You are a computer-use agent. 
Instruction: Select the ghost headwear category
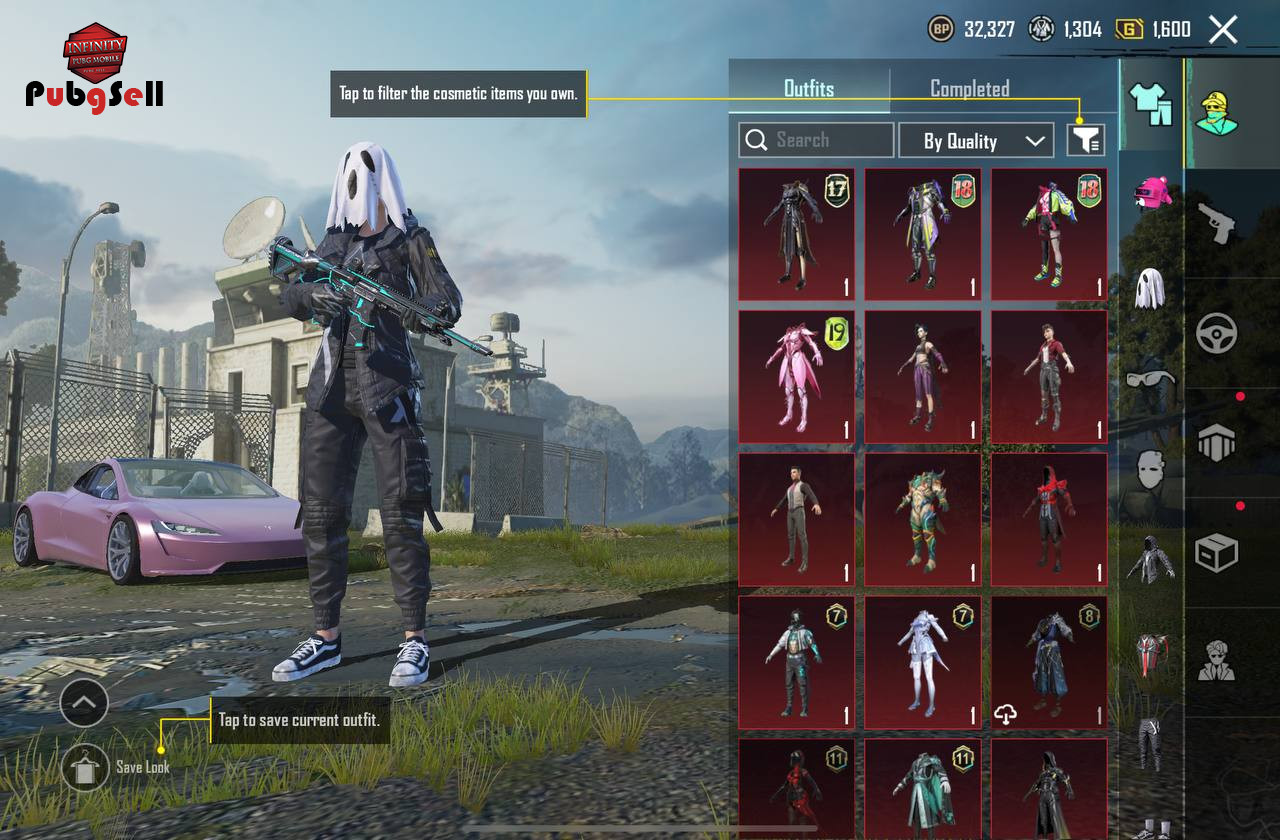(1151, 288)
